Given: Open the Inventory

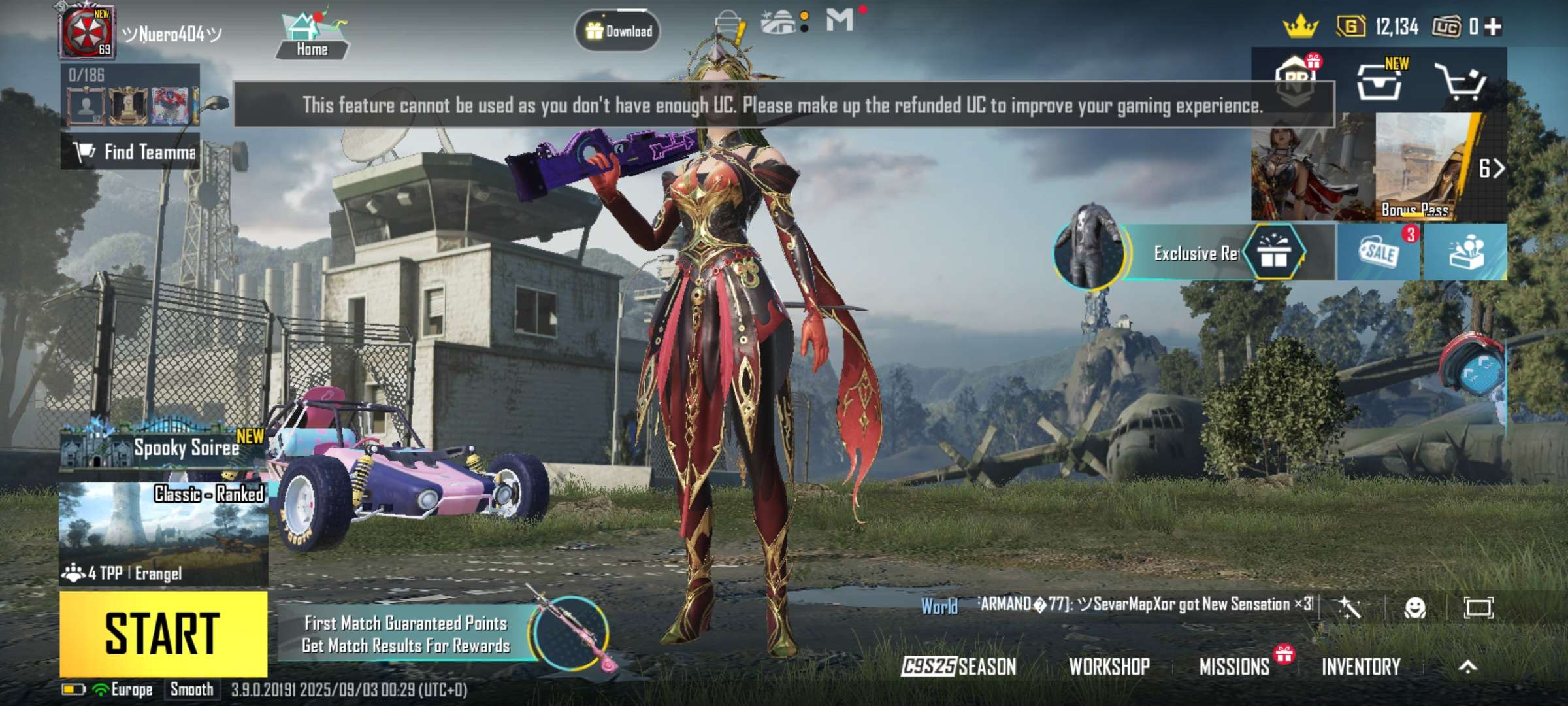Looking at the screenshot, I should pos(1361,666).
